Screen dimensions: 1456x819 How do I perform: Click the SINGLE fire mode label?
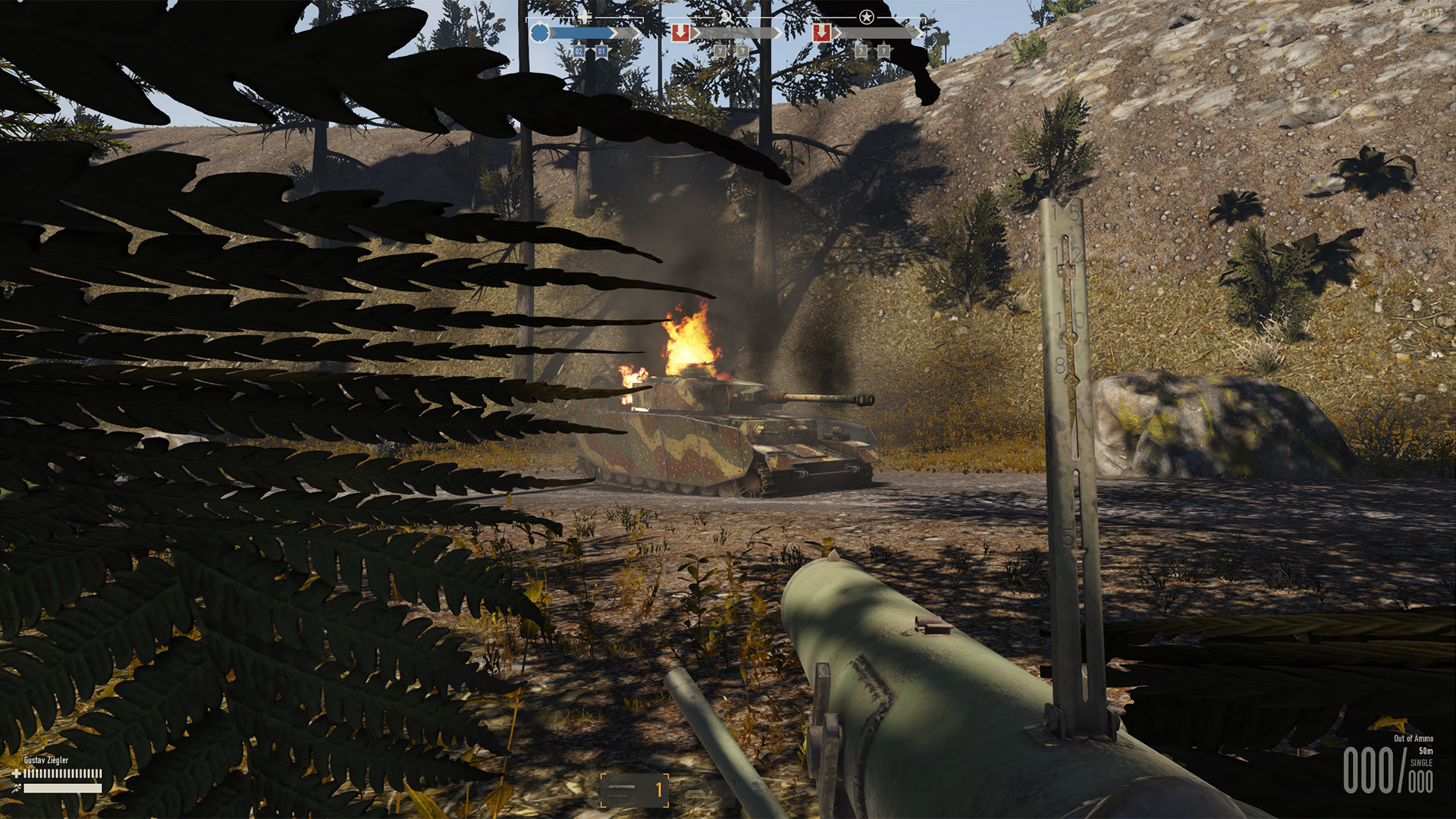(1422, 762)
